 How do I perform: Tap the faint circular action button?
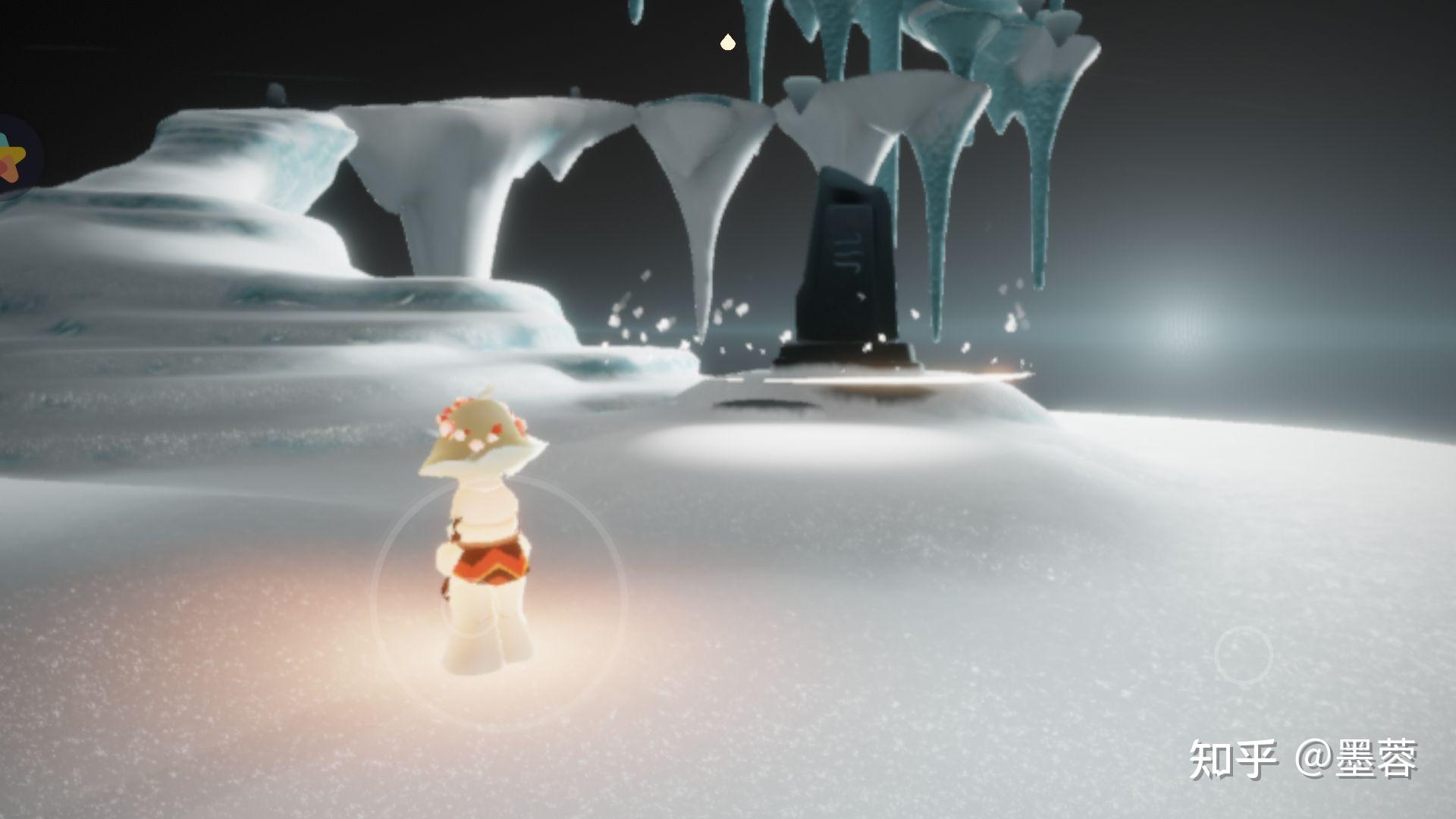point(1243,654)
